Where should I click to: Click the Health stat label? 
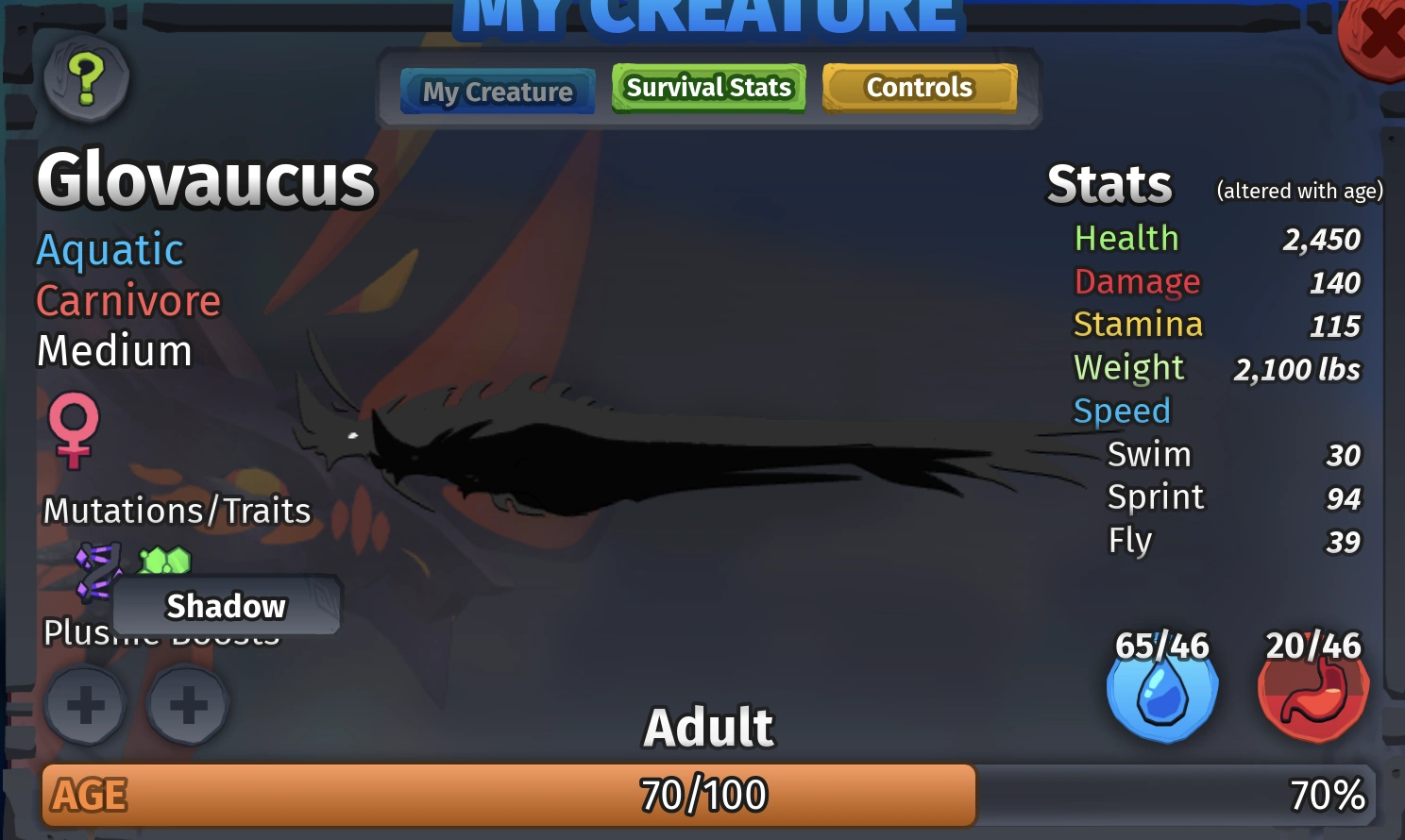coord(1126,239)
